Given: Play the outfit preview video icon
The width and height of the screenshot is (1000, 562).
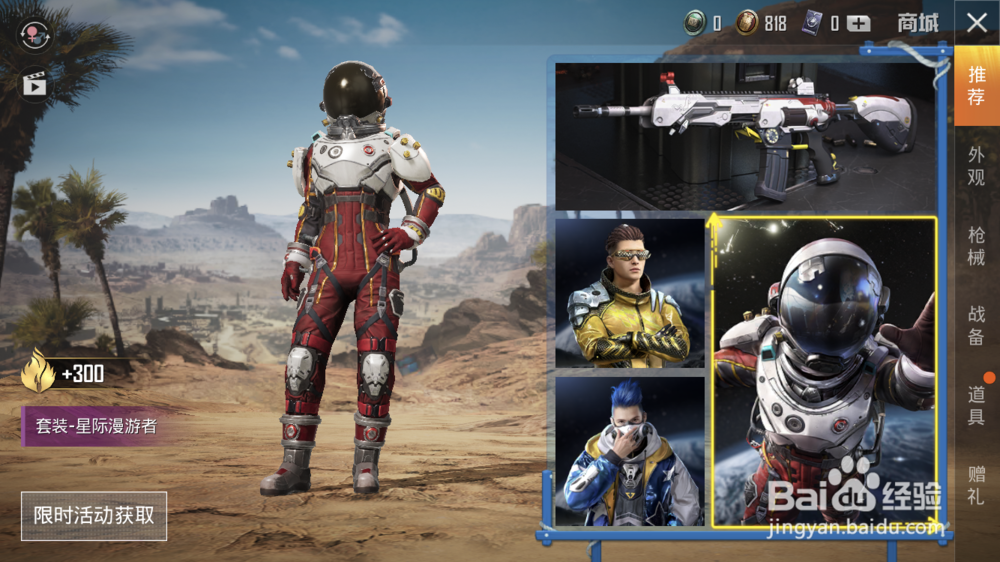Looking at the screenshot, I should click(35, 84).
